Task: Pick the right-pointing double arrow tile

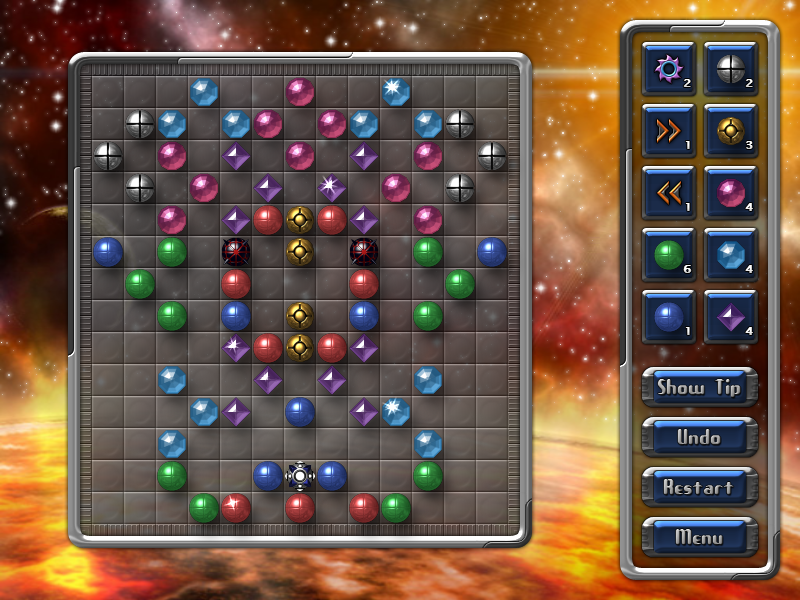Action: (x=668, y=130)
